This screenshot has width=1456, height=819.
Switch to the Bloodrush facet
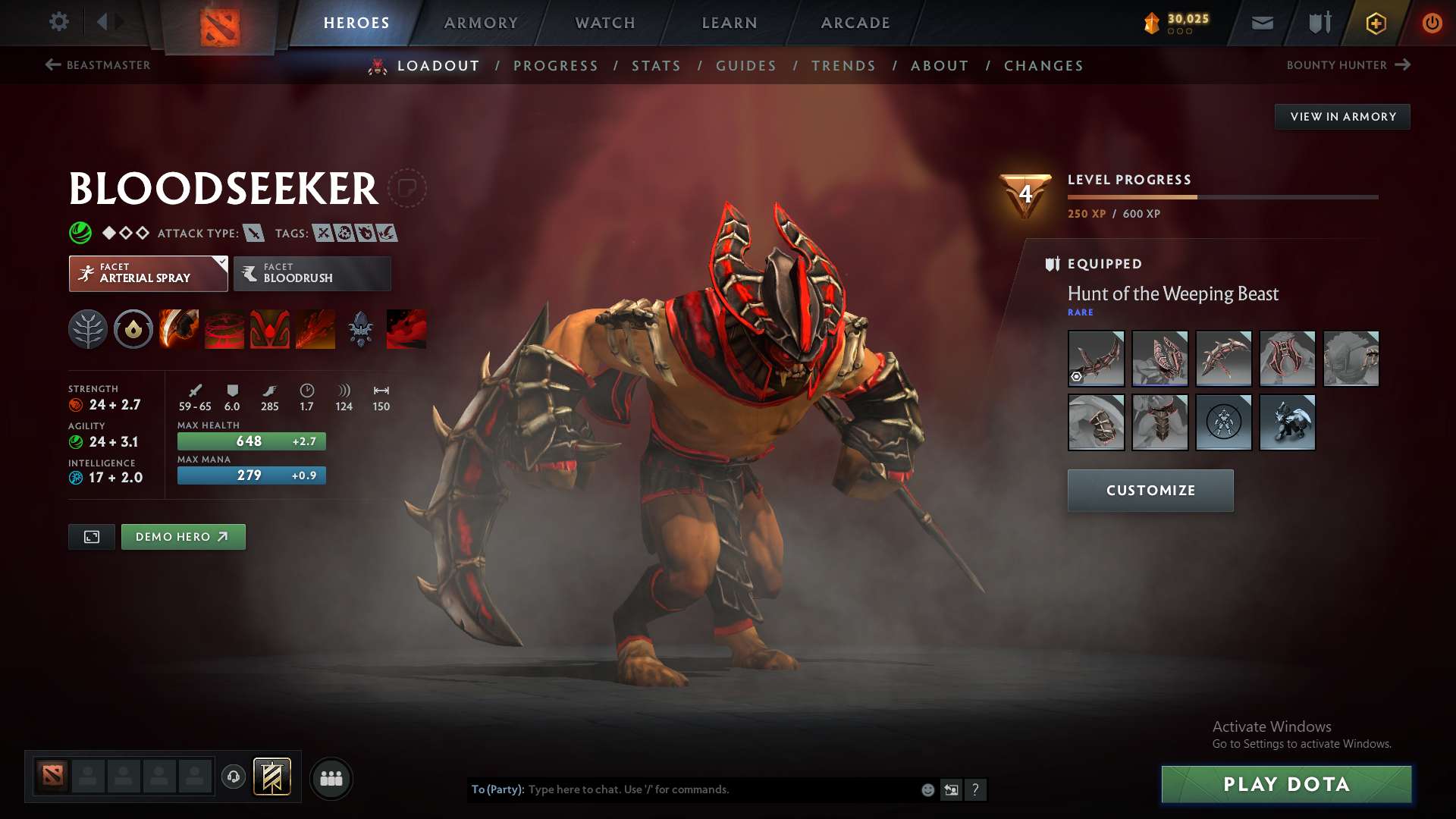[x=312, y=273]
